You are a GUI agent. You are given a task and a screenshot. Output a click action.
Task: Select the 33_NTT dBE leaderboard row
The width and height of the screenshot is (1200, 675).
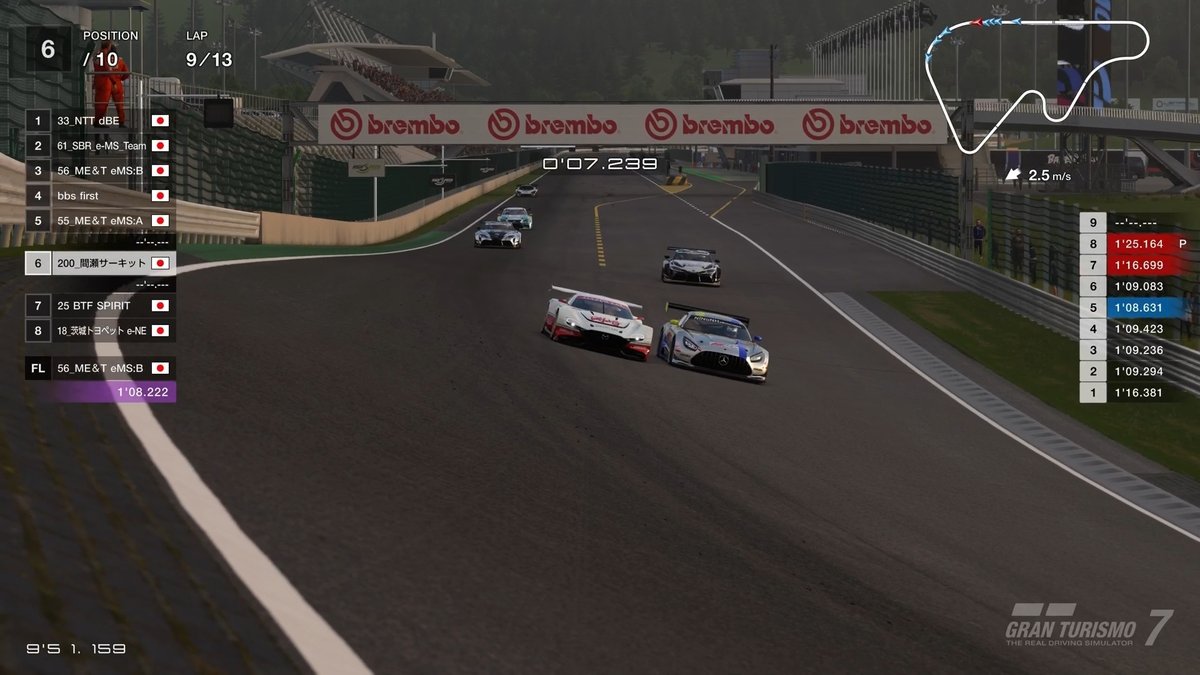100,121
